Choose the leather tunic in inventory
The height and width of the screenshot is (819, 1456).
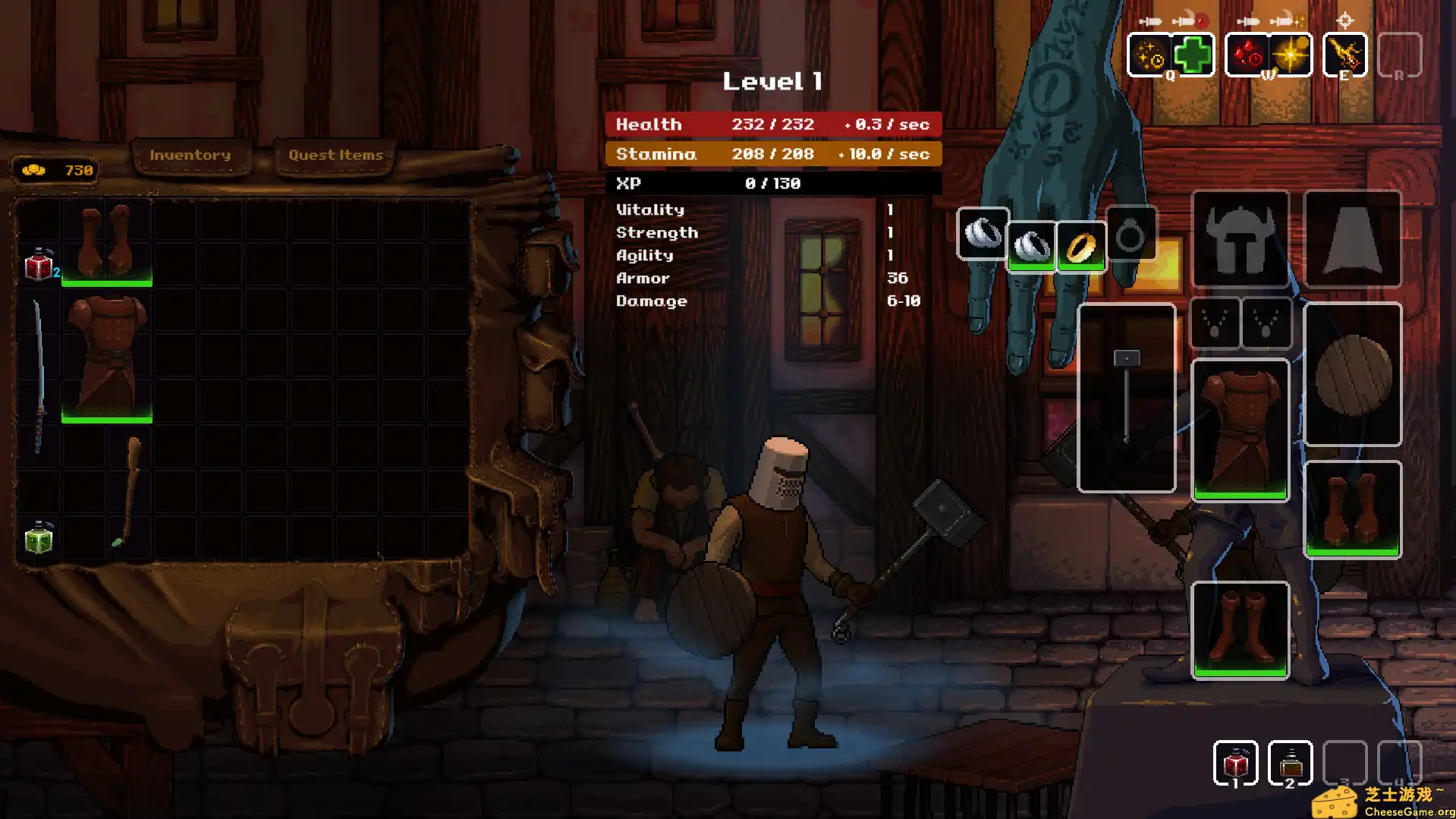tap(107, 357)
